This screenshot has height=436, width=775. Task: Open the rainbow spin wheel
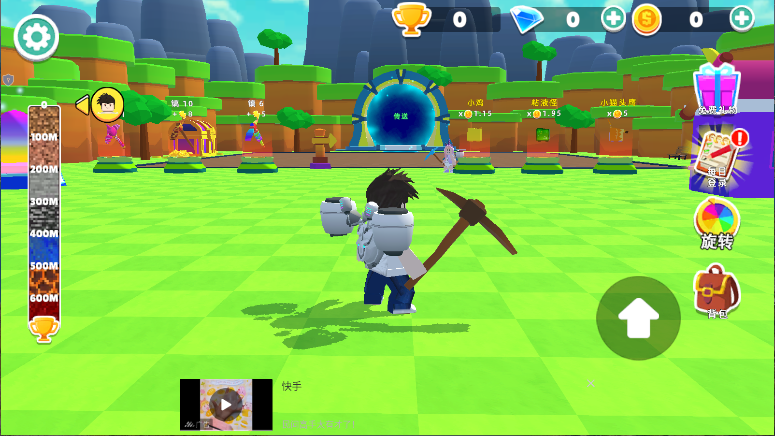(x=716, y=222)
